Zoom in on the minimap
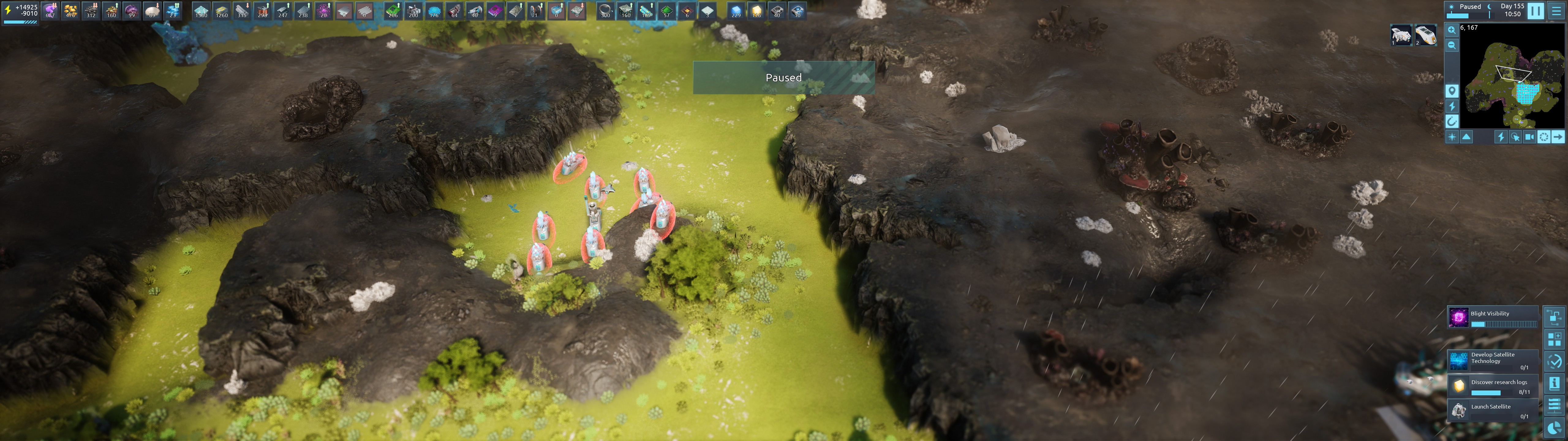Viewport: 1568px width, 441px height. click(x=1452, y=30)
